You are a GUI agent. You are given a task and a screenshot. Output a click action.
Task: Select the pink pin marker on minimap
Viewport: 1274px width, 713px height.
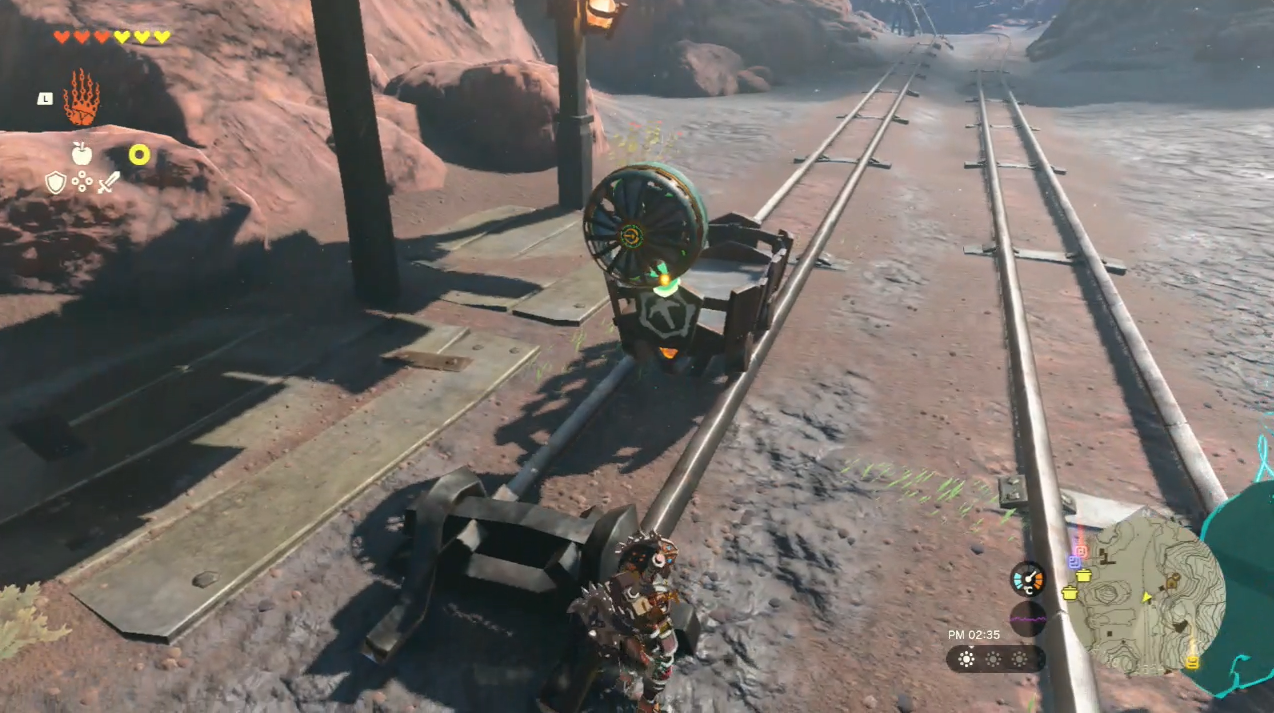[x=1079, y=551]
